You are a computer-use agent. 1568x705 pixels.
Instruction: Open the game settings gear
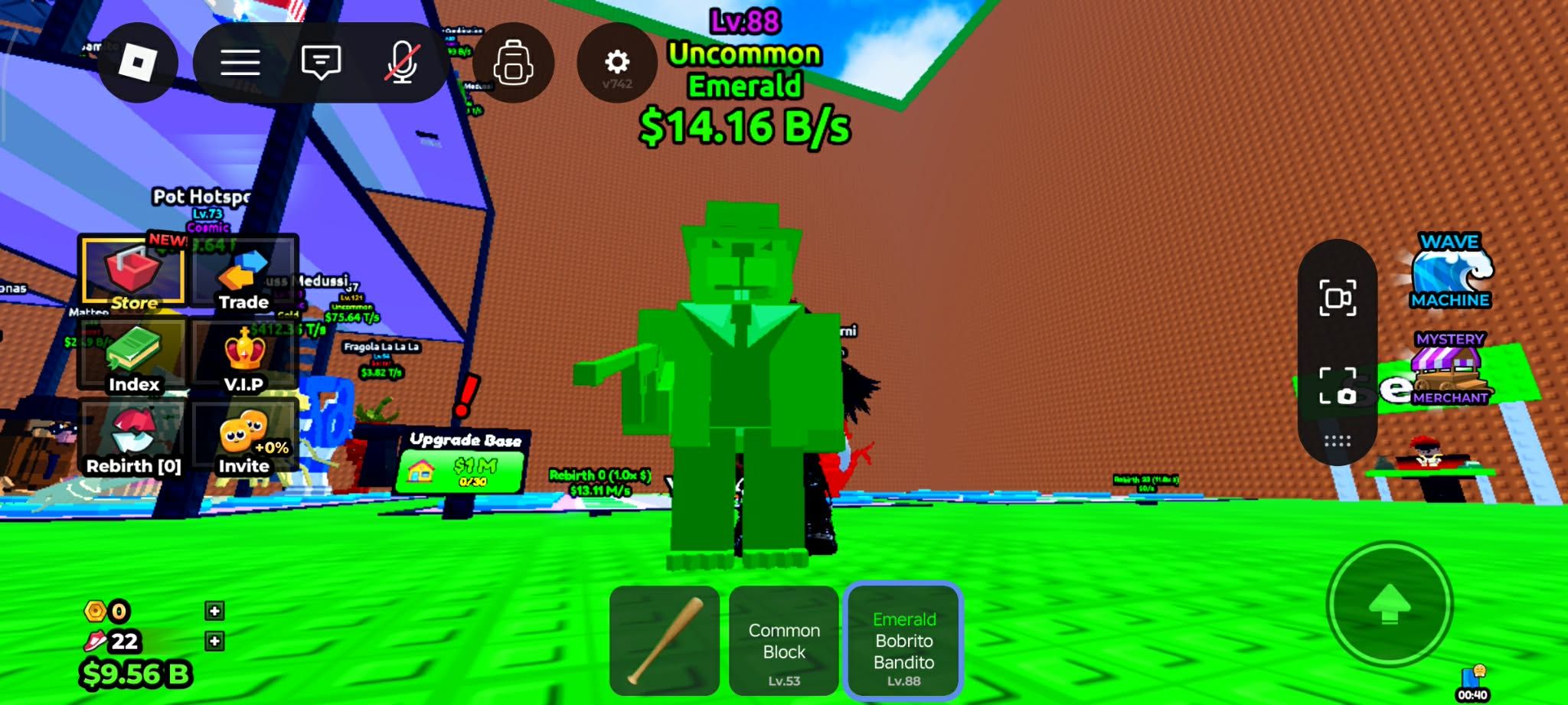(617, 63)
